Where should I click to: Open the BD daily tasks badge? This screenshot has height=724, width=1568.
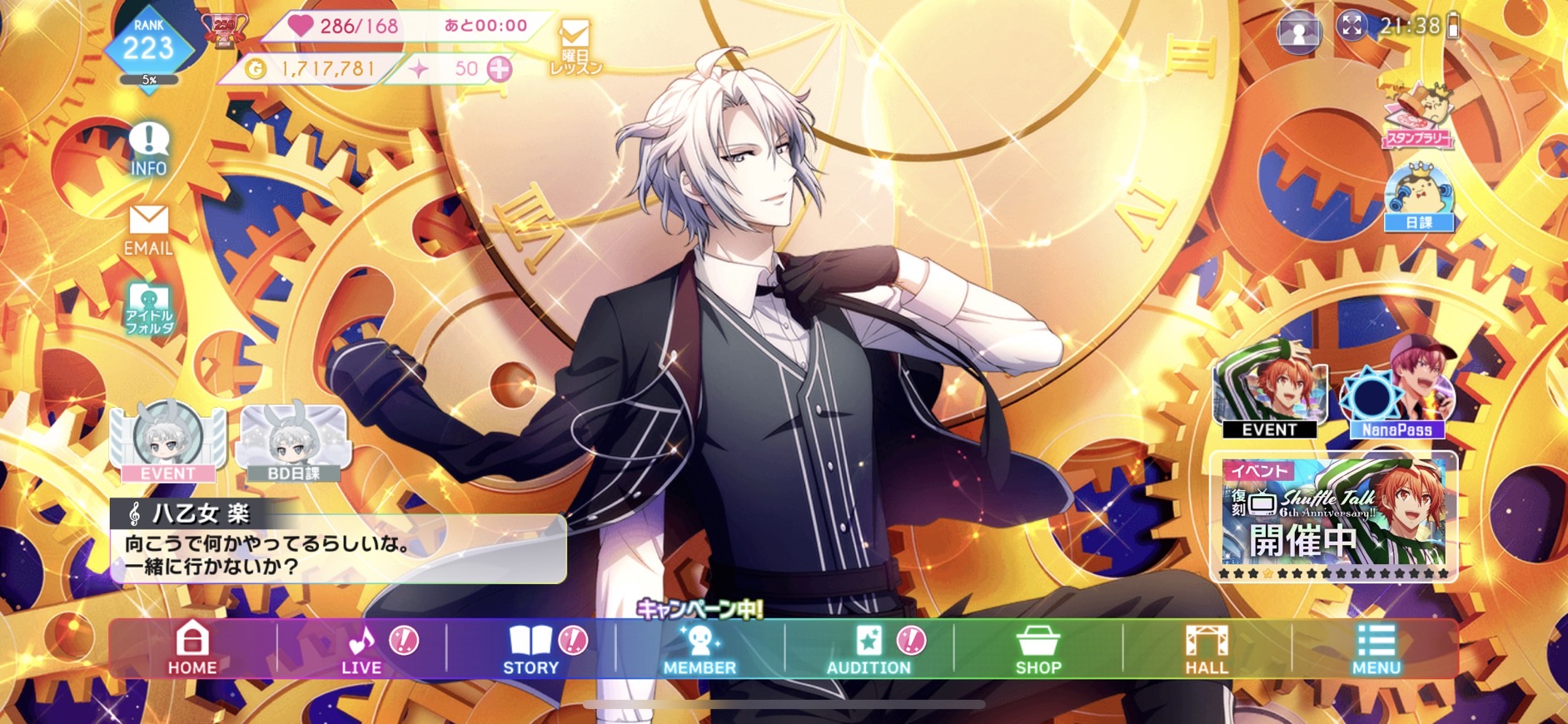pyautogui.click(x=293, y=442)
